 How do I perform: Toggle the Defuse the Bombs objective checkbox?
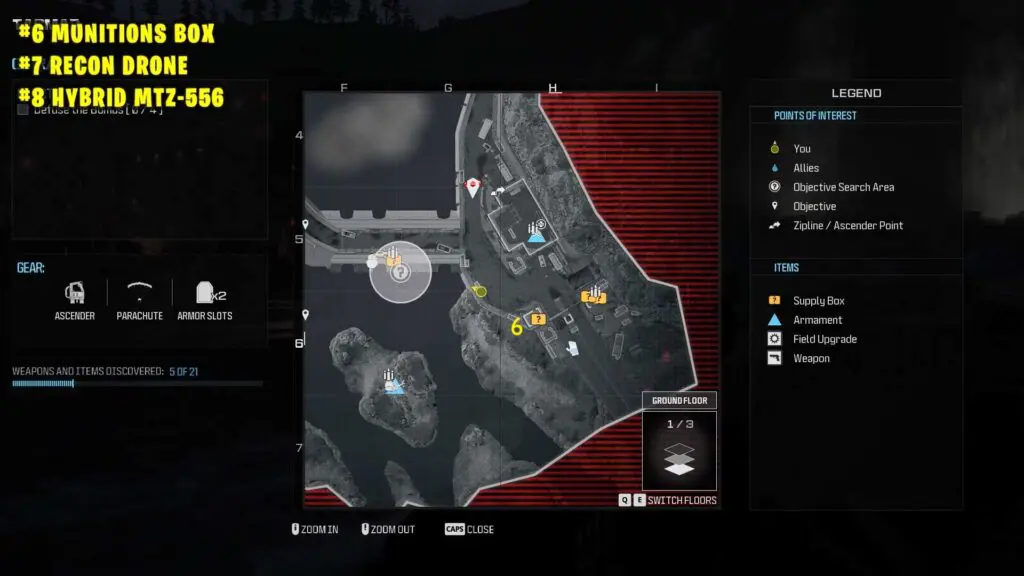tap(22, 109)
